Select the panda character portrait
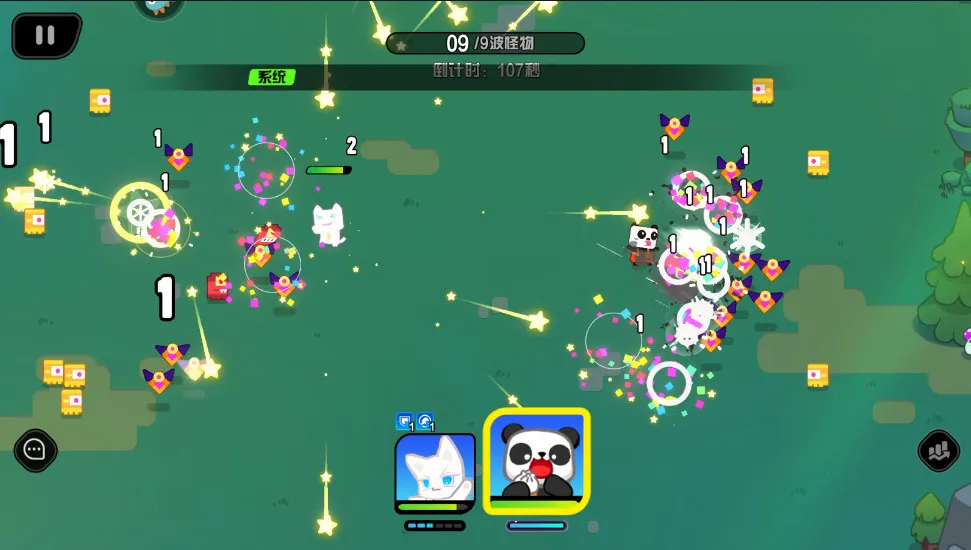 [x=537, y=461]
